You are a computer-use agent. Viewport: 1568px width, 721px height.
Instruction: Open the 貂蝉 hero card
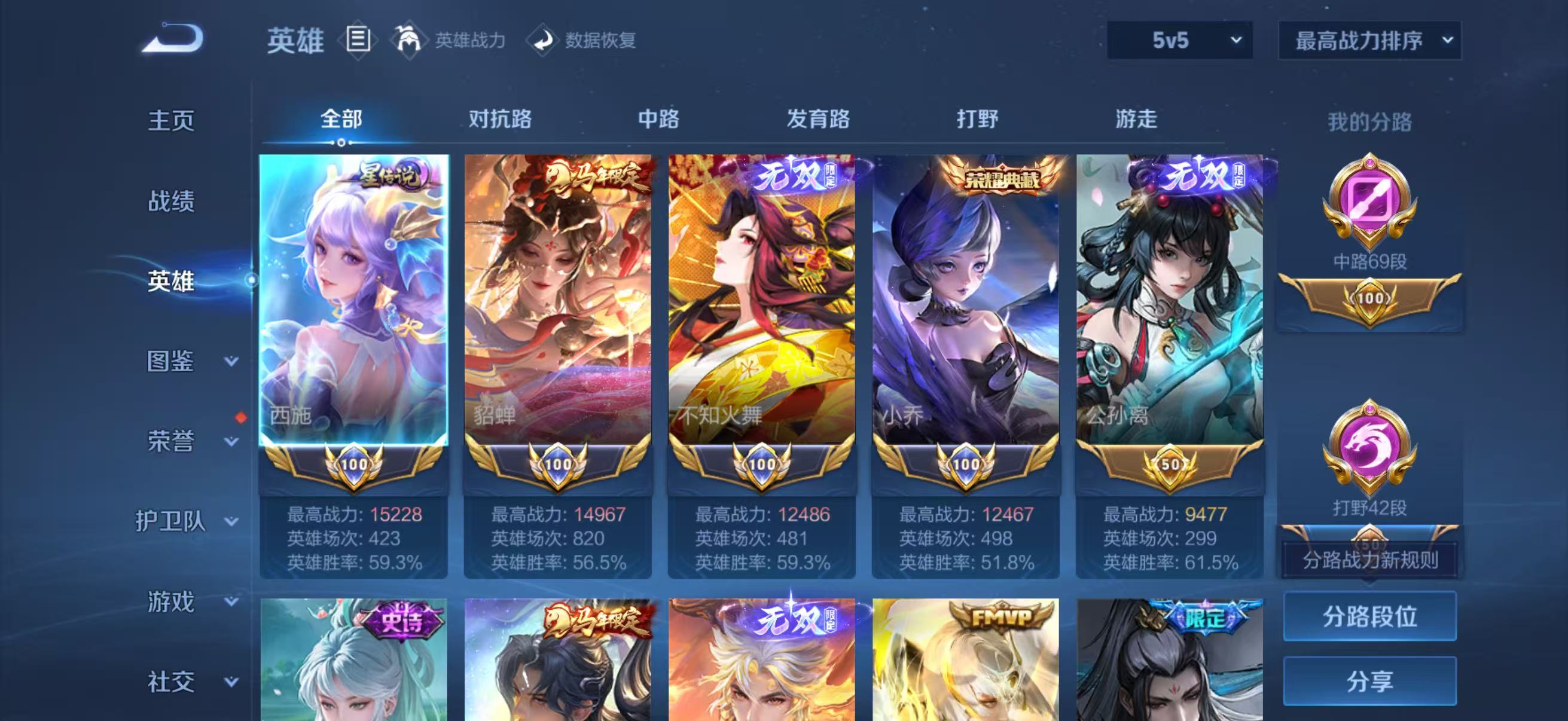(x=556, y=304)
